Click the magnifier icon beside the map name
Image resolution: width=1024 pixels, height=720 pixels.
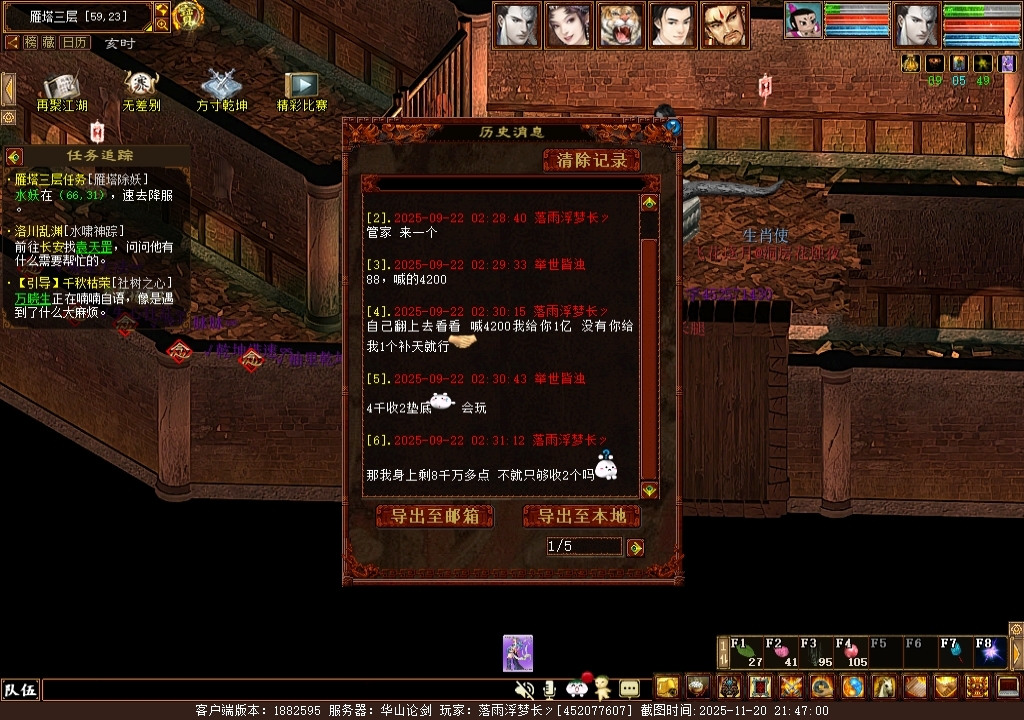pos(162,24)
